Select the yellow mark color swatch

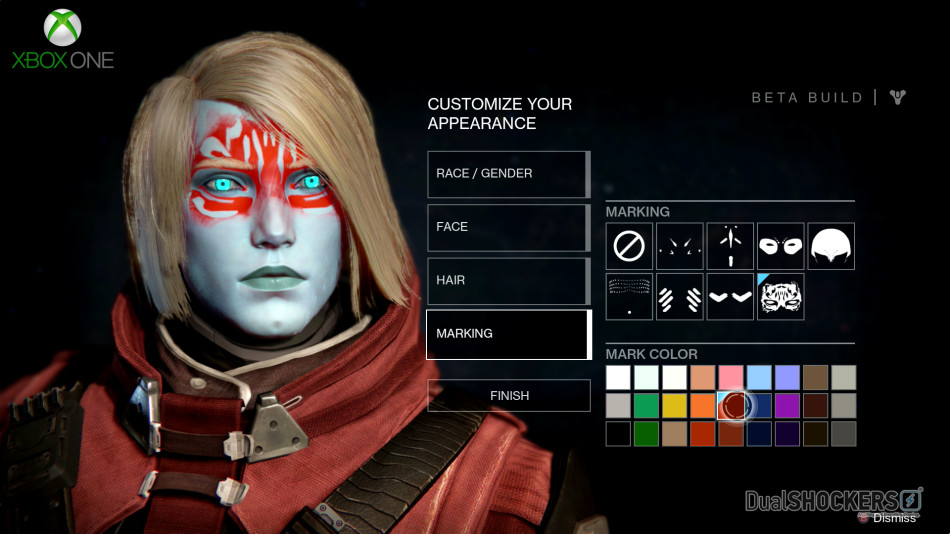(675, 405)
